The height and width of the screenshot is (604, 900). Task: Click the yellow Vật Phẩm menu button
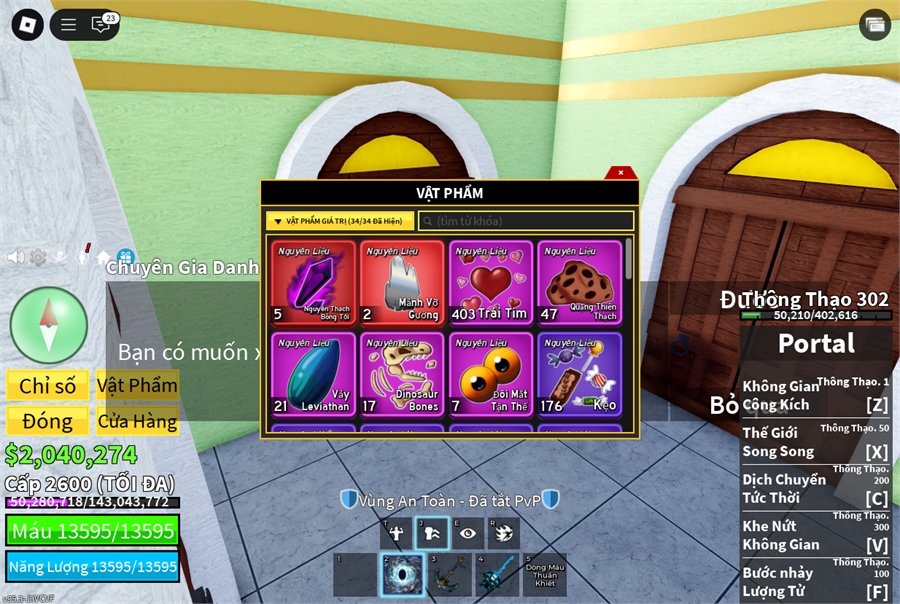[x=138, y=386]
